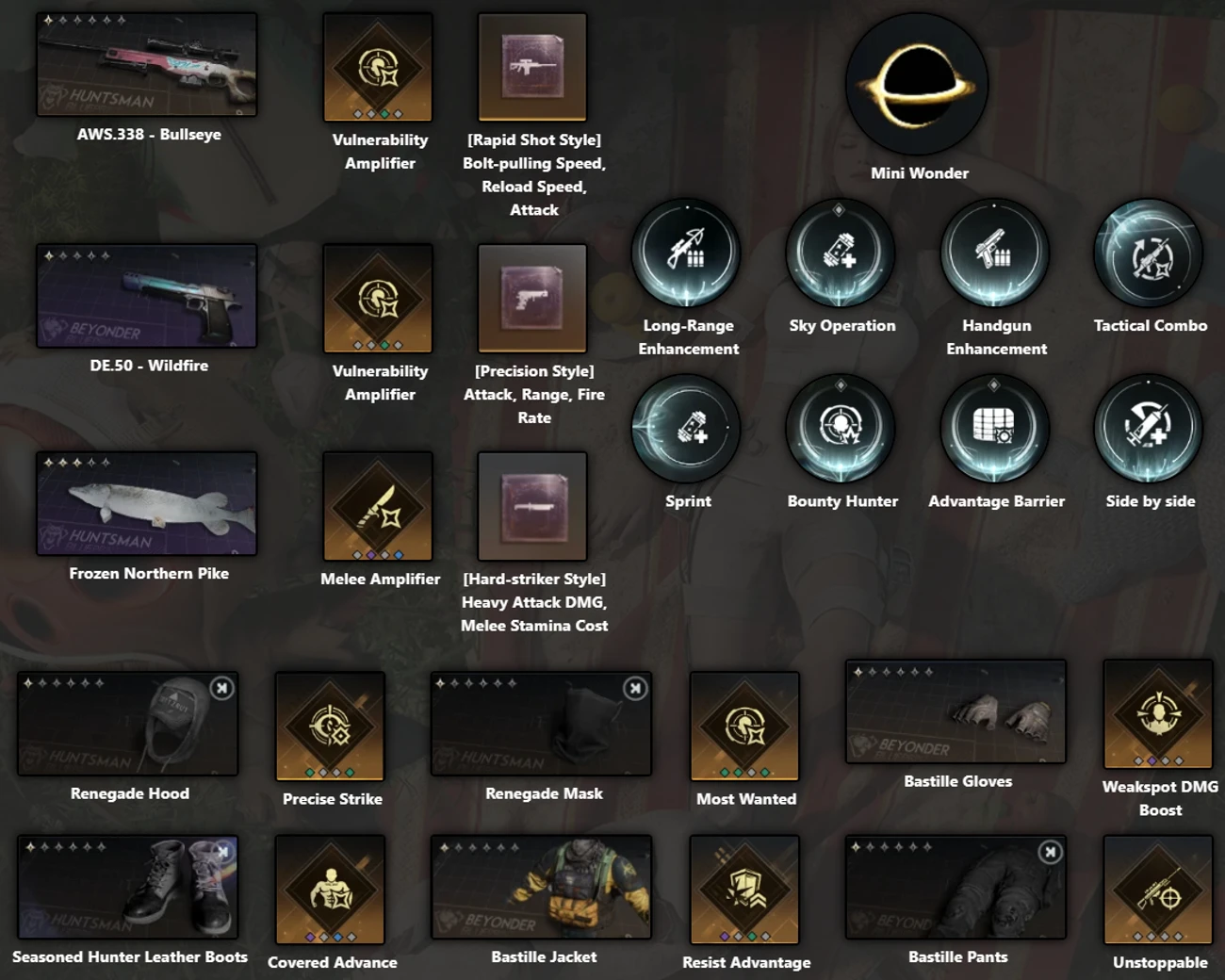Remove the Renegade Hood item
Image resolution: width=1225 pixels, height=980 pixels.
pyautogui.click(x=220, y=689)
